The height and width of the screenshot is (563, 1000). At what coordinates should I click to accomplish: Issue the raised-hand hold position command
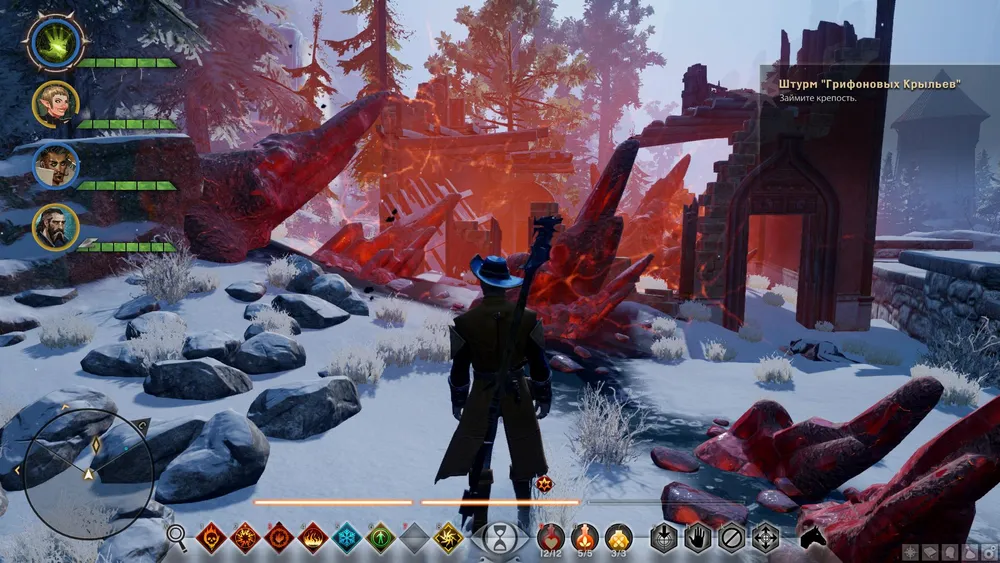pyautogui.click(x=698, y=538)
